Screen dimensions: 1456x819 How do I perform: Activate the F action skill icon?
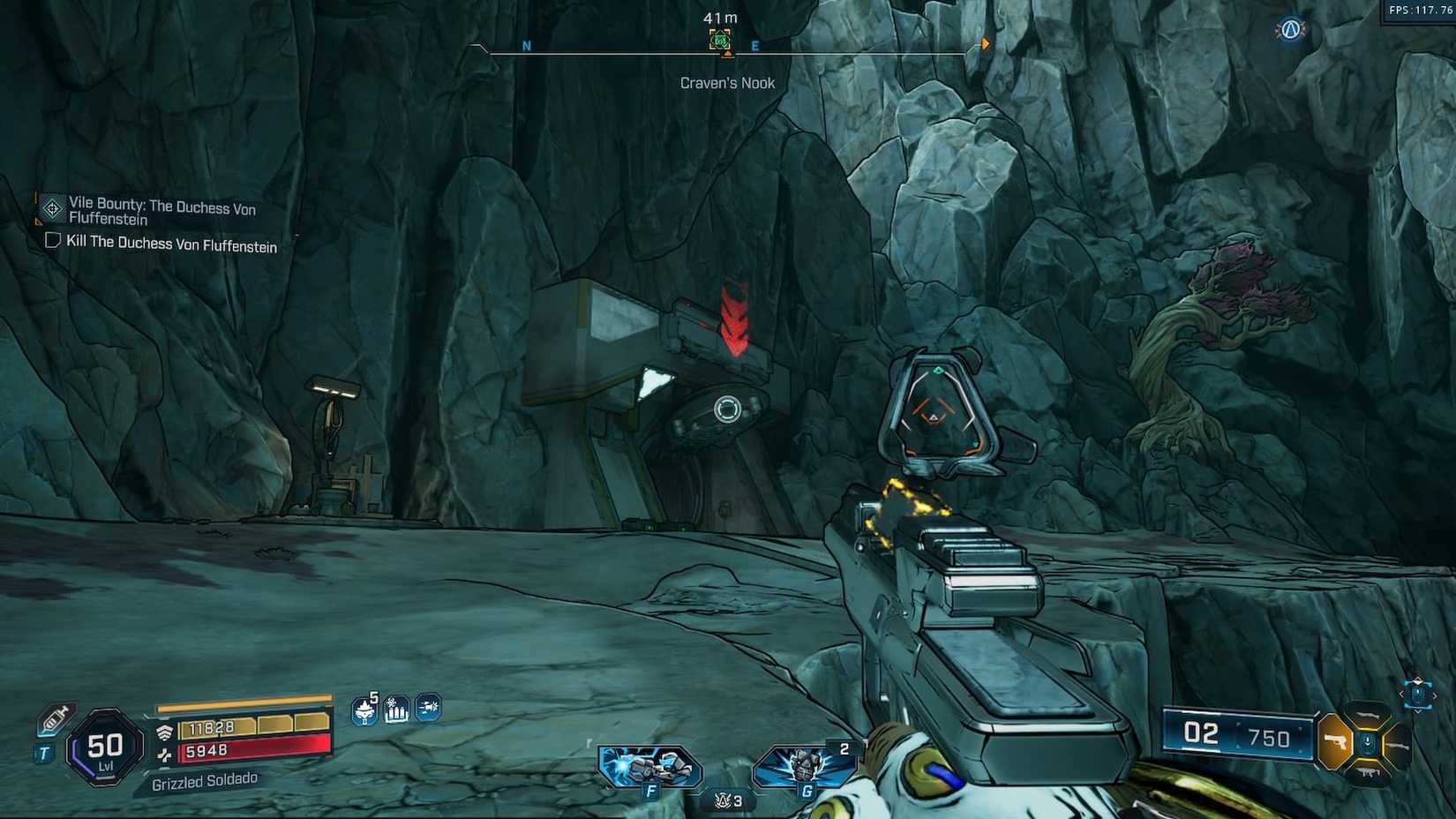click(650, 766)
